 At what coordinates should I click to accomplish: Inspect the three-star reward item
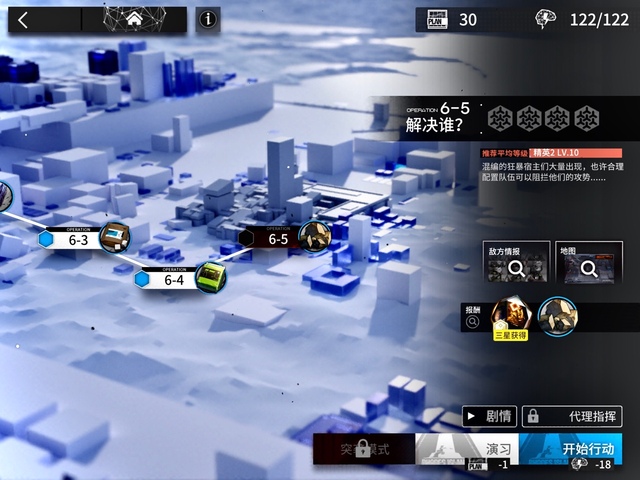[510, 317]
